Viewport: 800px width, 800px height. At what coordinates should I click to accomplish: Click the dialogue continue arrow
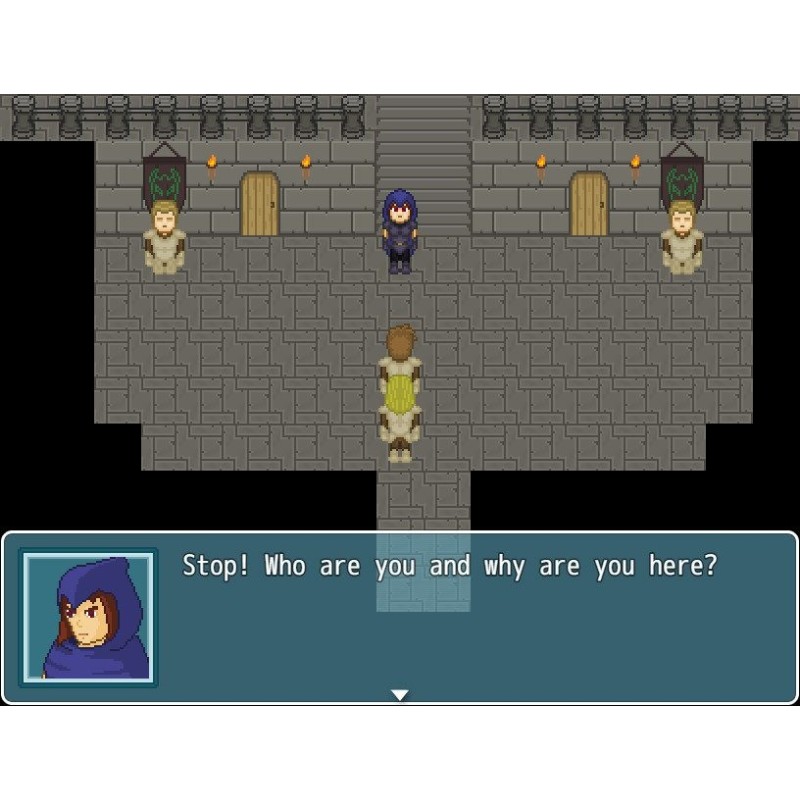click(x=400, y=694)
